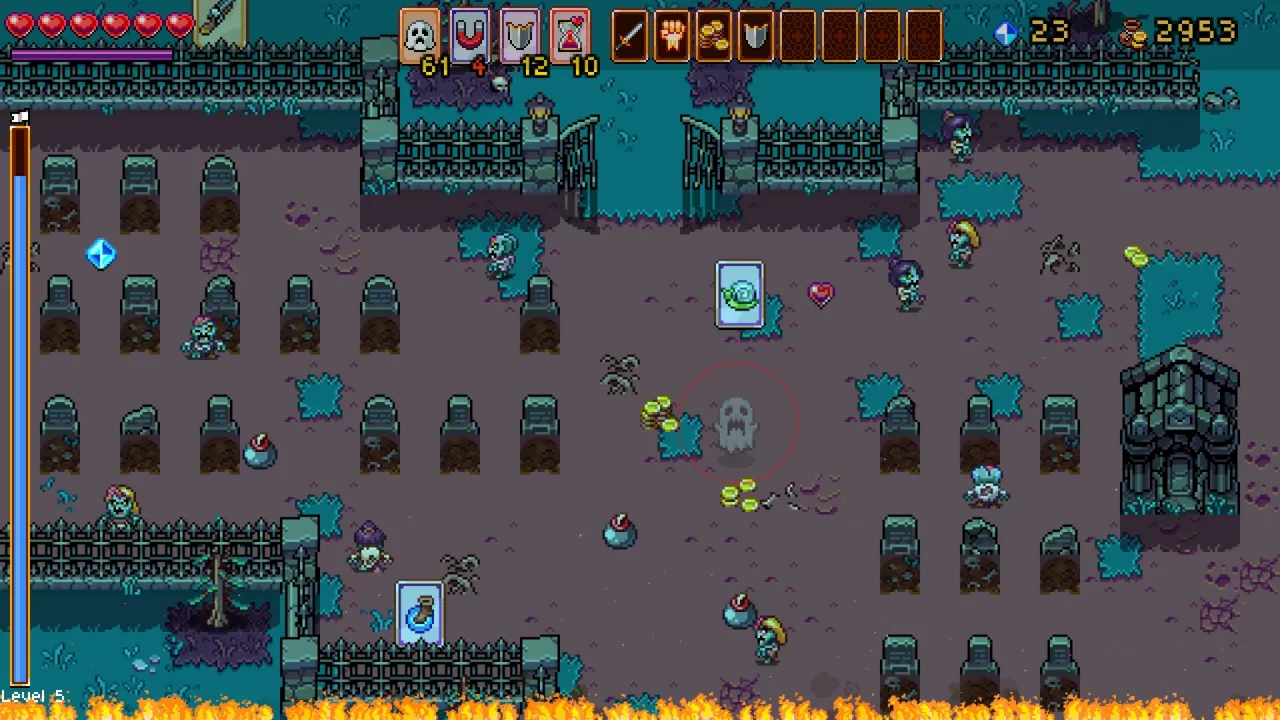
Task: Collect the blue diamond by the gravestones
Action: (101, 255)
